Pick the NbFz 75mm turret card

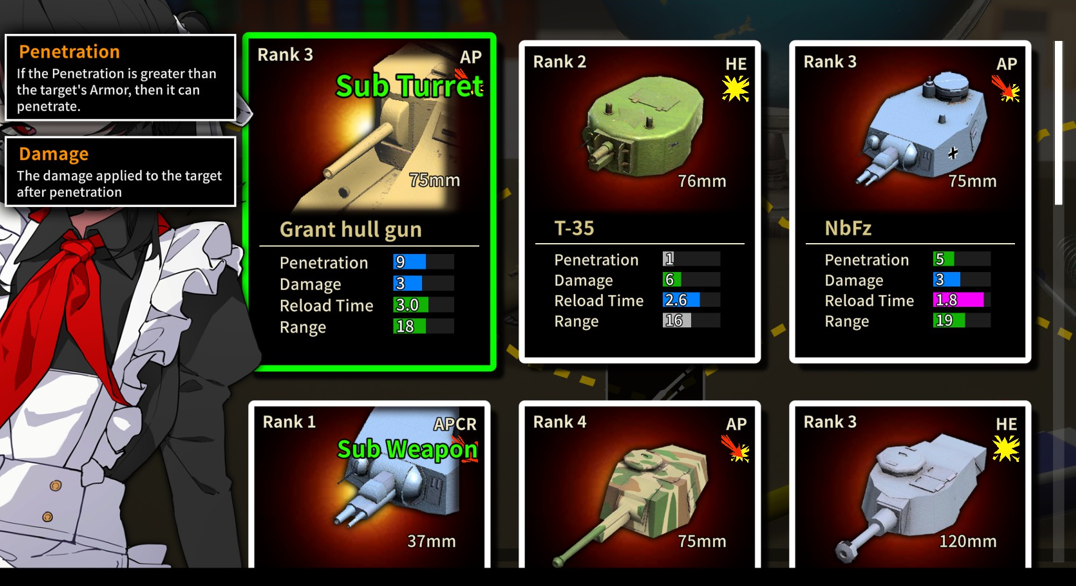click(x=910, y=201)
